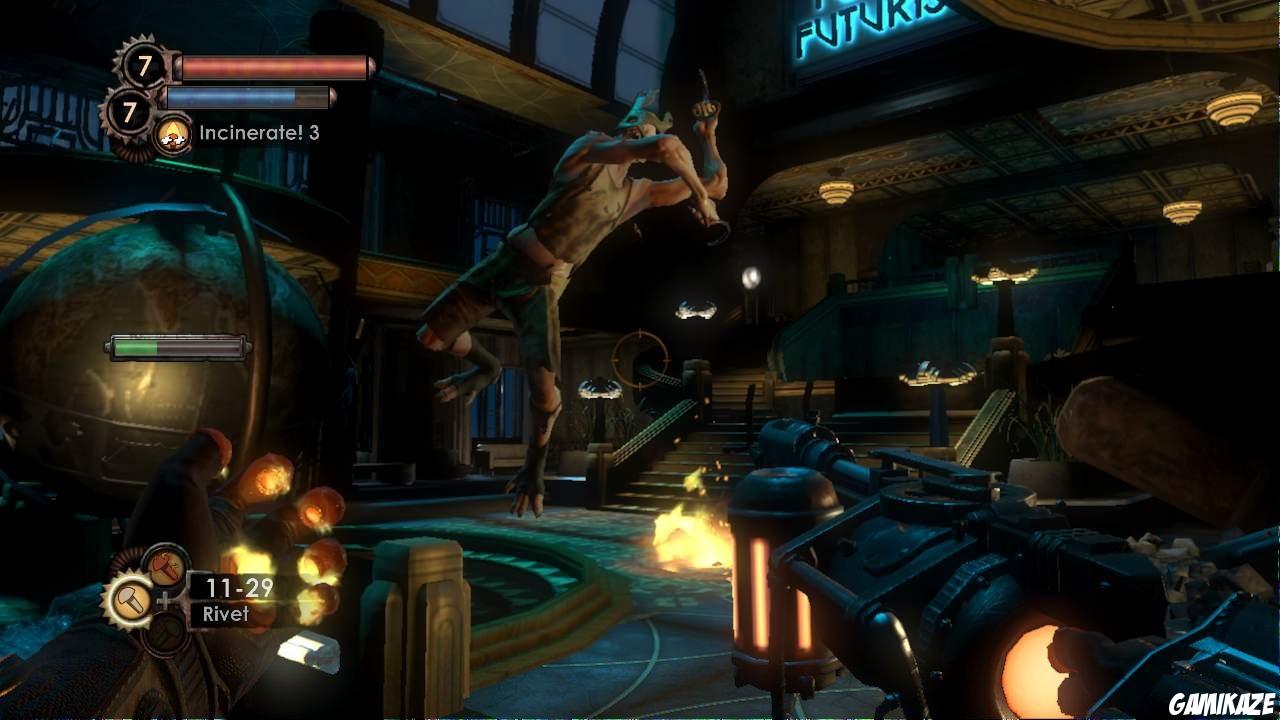Click the white standard rivet ammo icon

130,598
